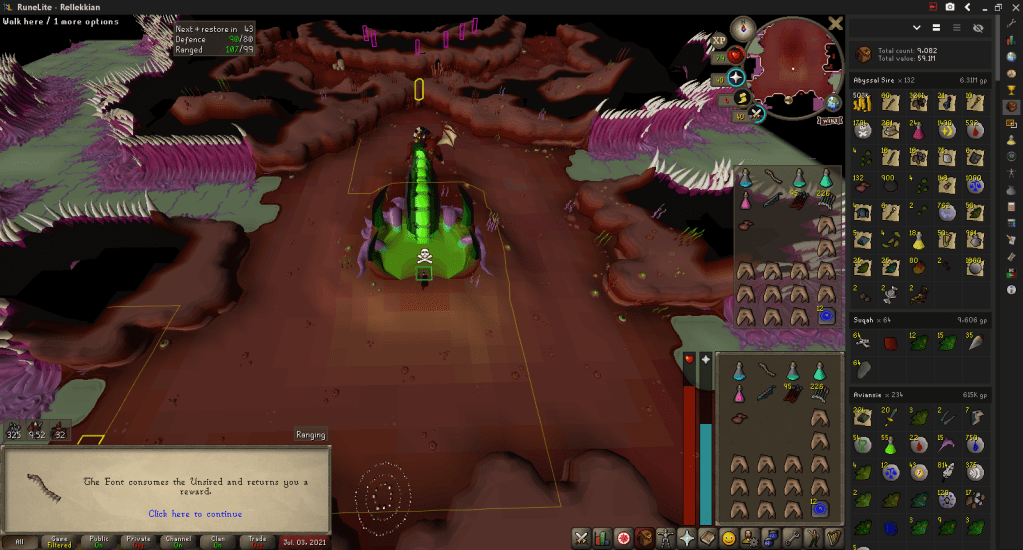The height and width of the screenshot is (550, 1023).
Task: Take a screenshot with the camera button
Action: click(x=950, y=7)
